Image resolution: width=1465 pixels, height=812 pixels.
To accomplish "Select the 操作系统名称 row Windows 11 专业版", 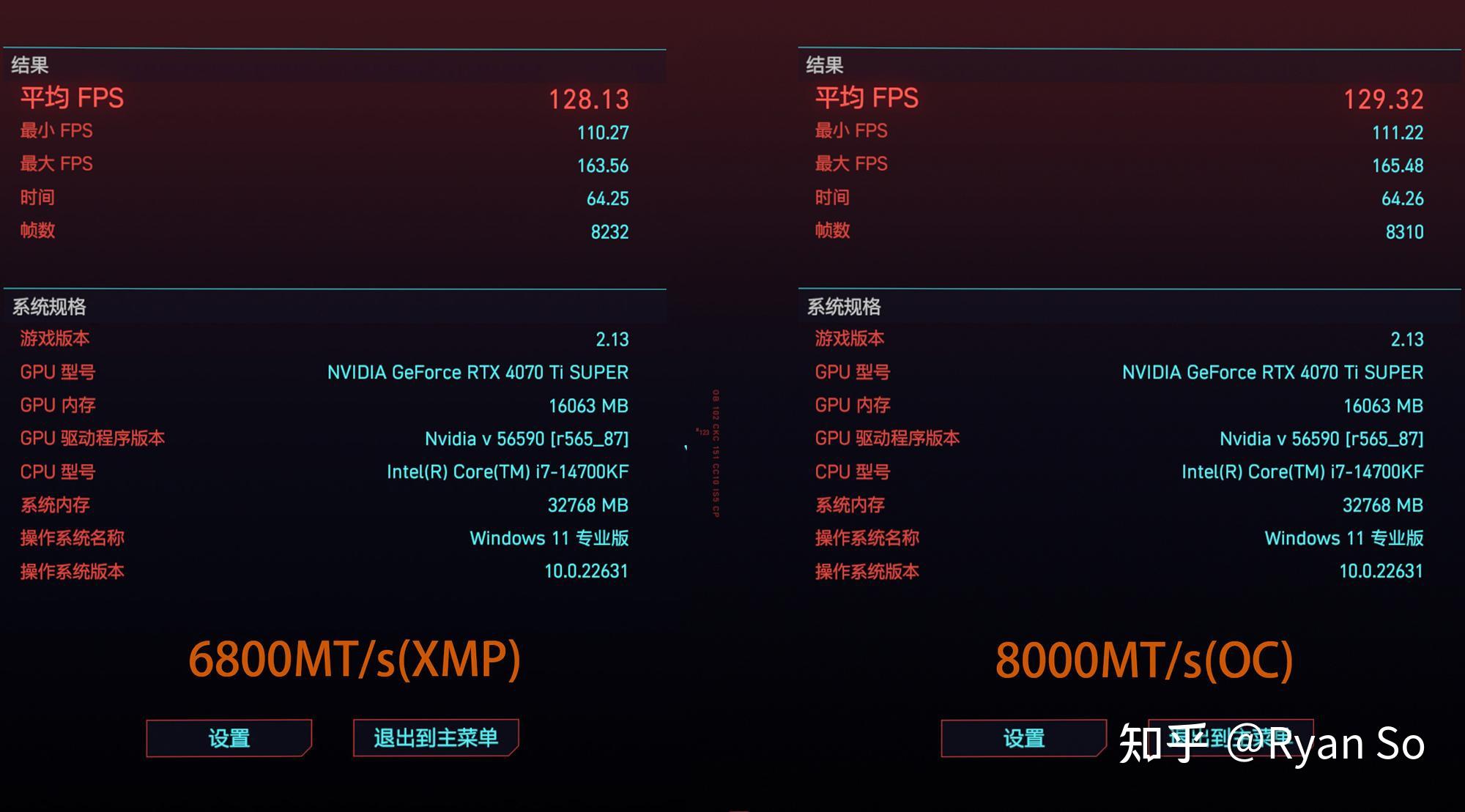I will [549, 538].
